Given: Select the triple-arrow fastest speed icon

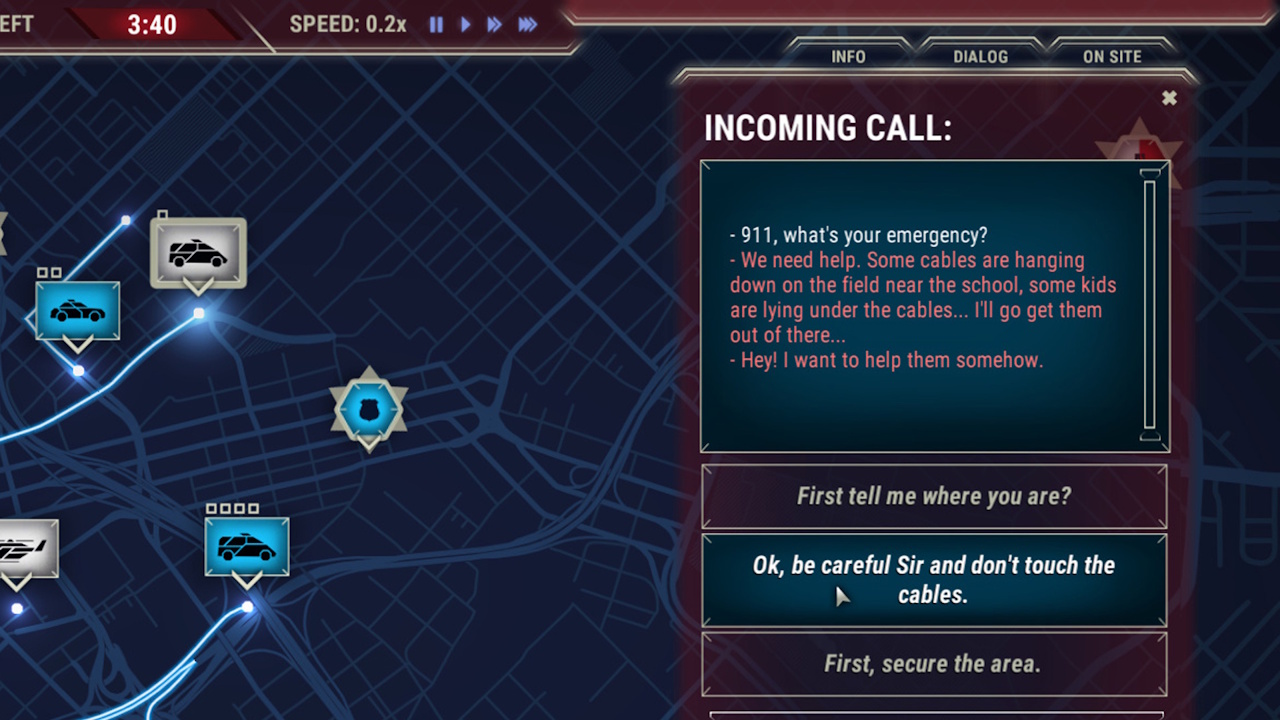Looking at the screenshot, I should pos(527,25).
